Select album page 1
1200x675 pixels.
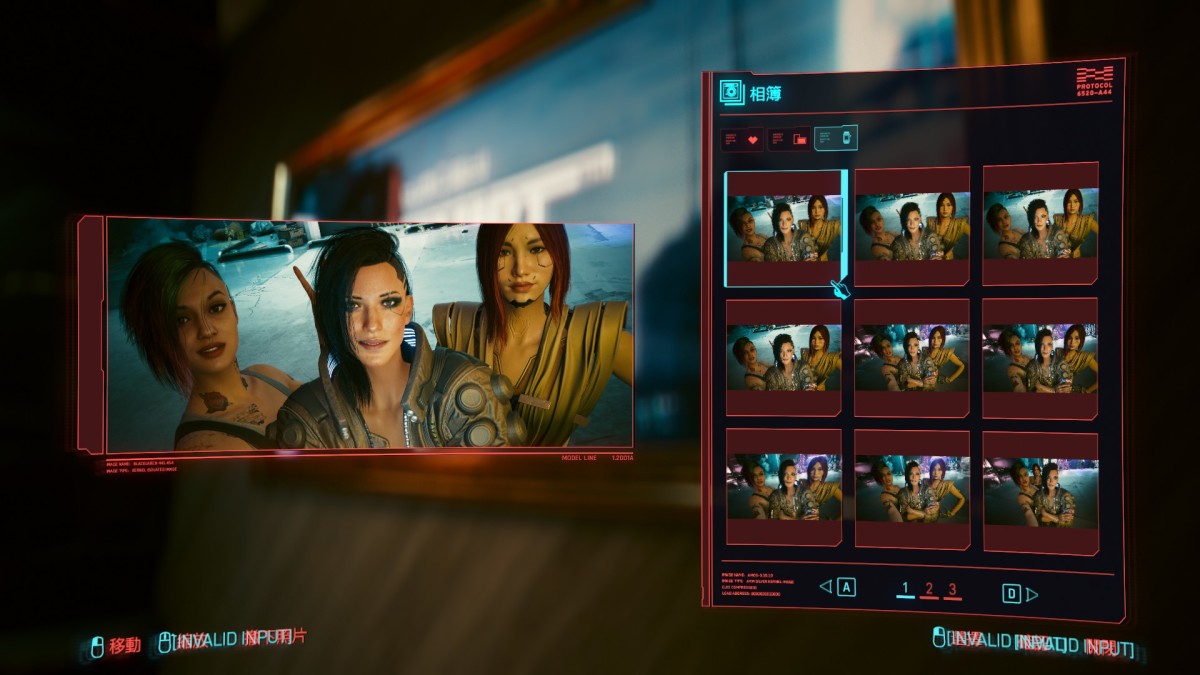point(905,588)
